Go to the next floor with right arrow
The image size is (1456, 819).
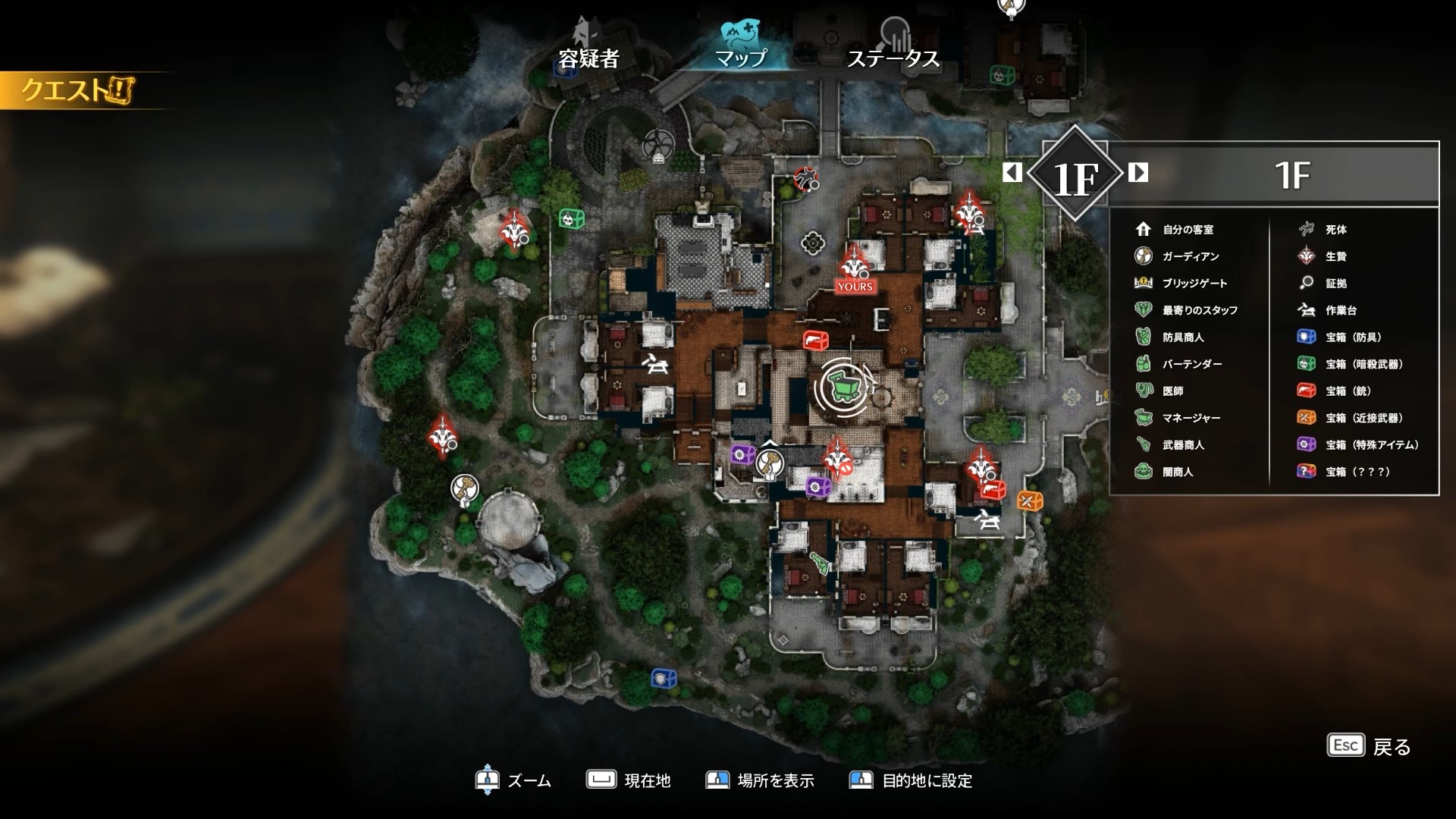[x=1137, y=173]
